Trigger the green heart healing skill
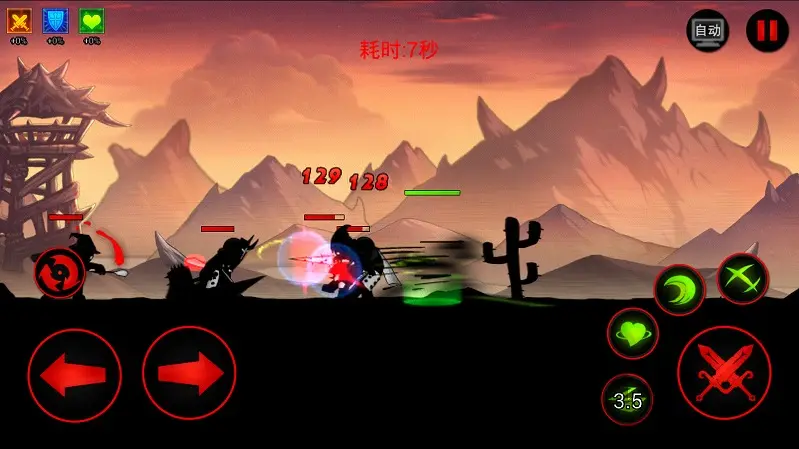799x449 pixels. (x=632, y=334)
